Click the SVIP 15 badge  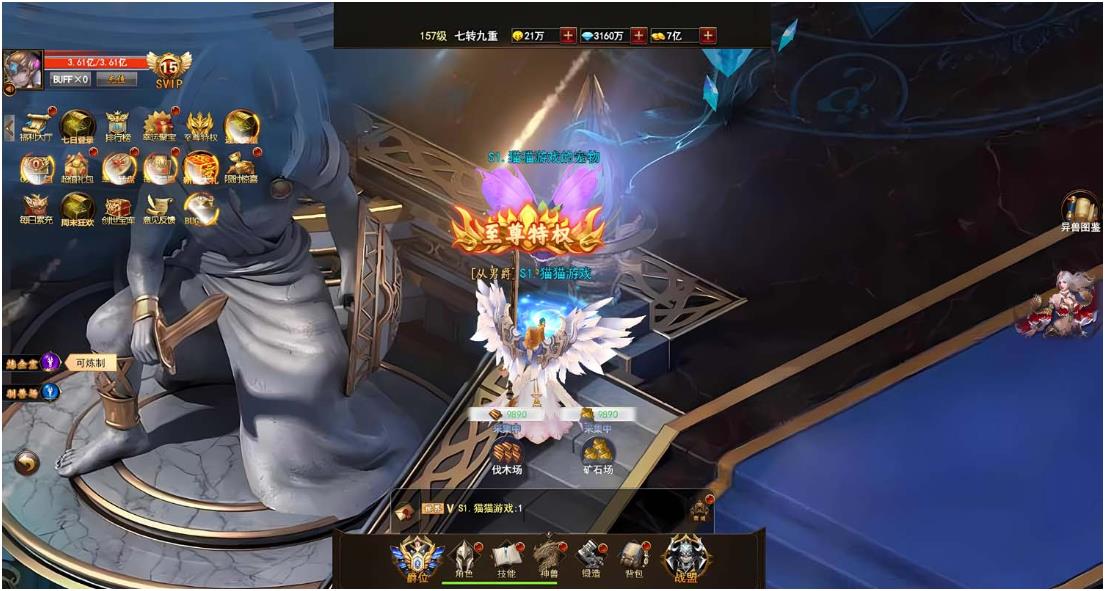[x=168, y=67]
